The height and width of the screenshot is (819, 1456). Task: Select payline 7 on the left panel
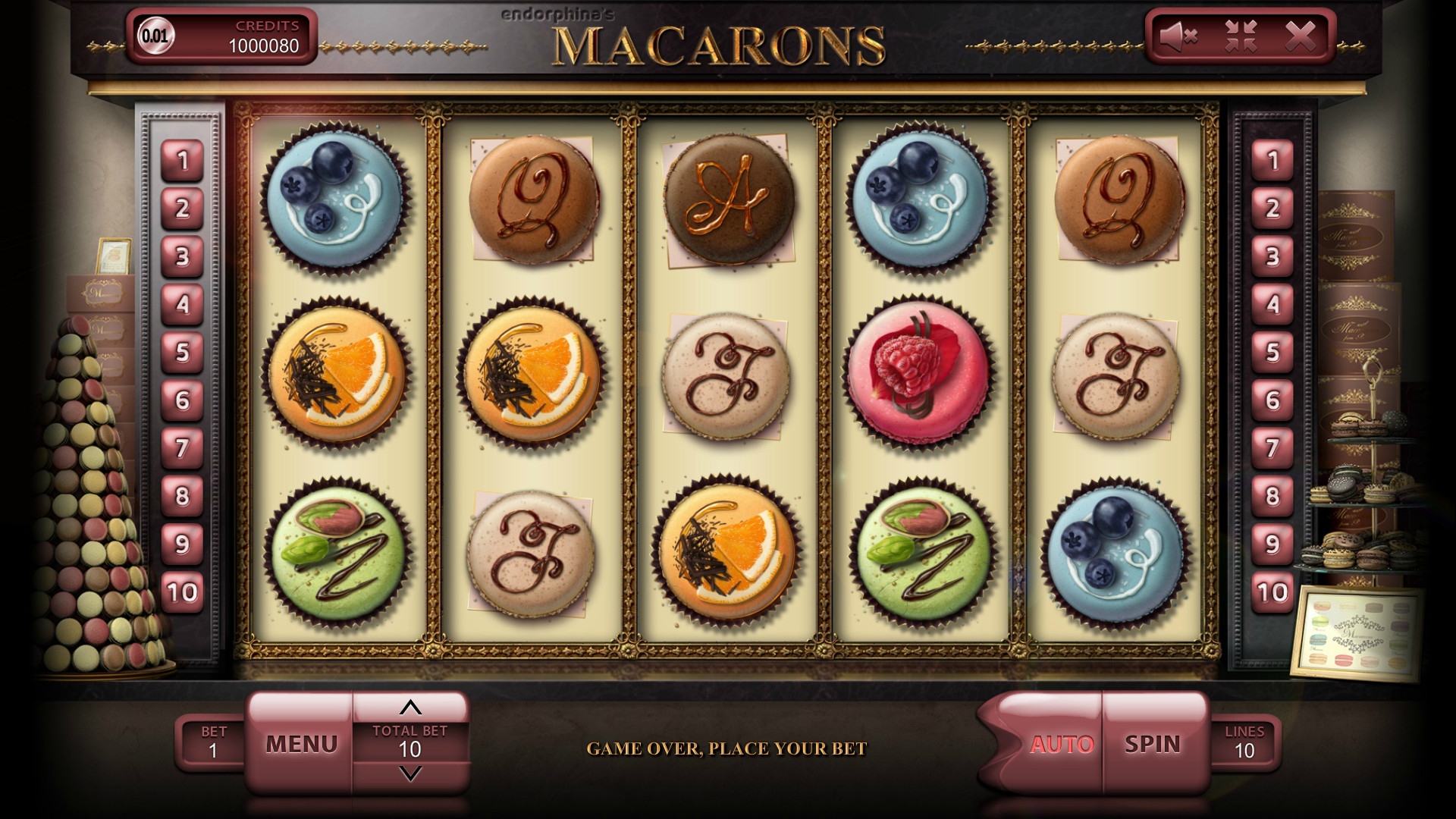[182, 448]
